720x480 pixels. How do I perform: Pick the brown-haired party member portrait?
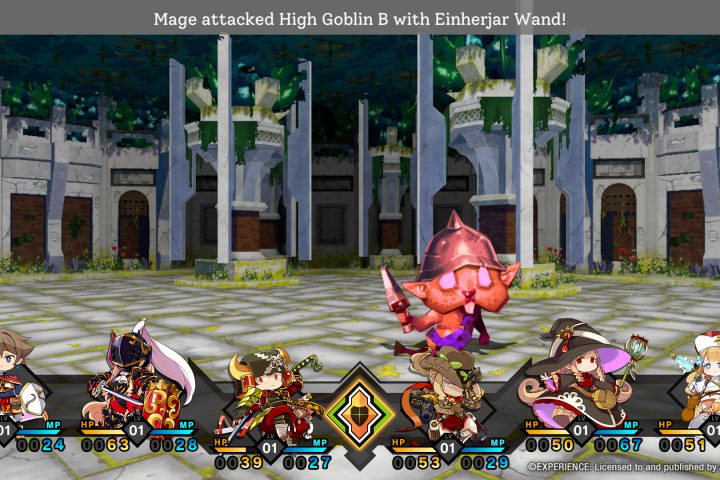tap(17, 370)
